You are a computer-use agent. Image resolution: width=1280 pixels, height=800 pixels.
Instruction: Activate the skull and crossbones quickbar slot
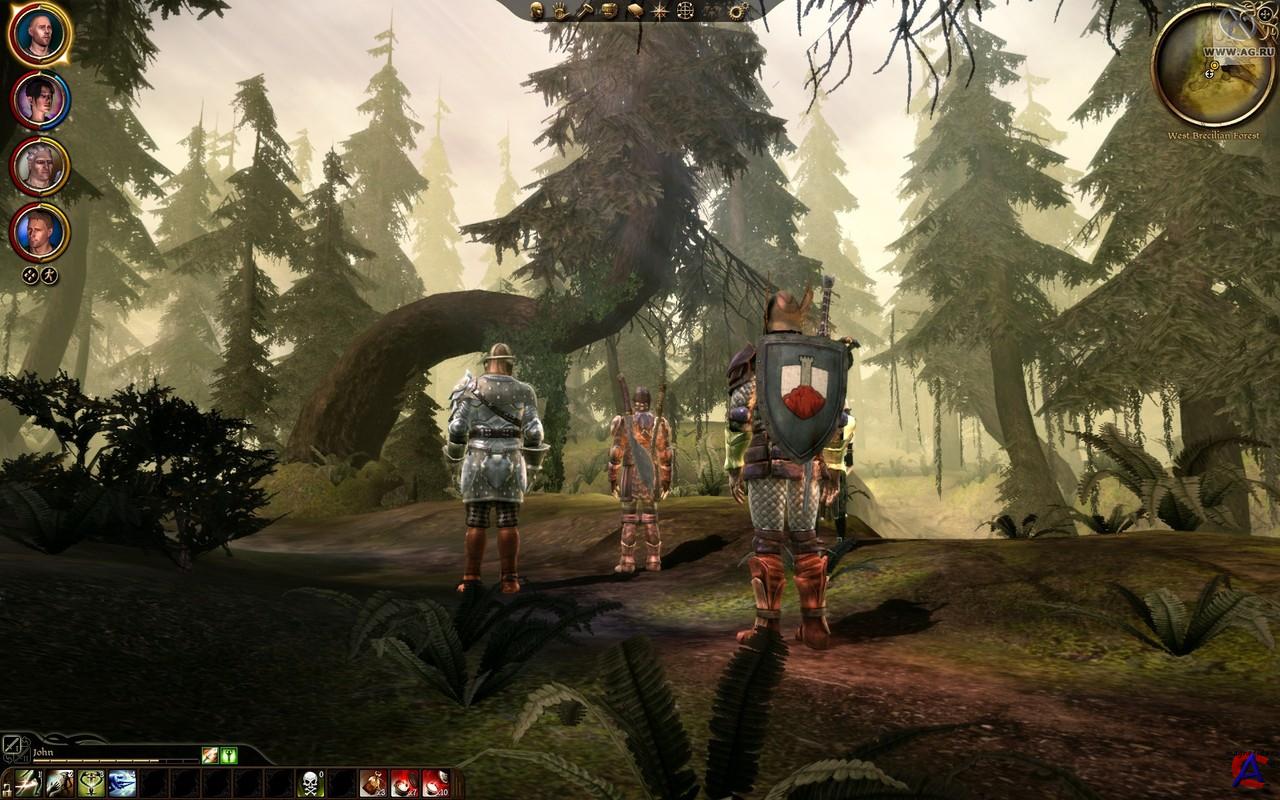311,782
